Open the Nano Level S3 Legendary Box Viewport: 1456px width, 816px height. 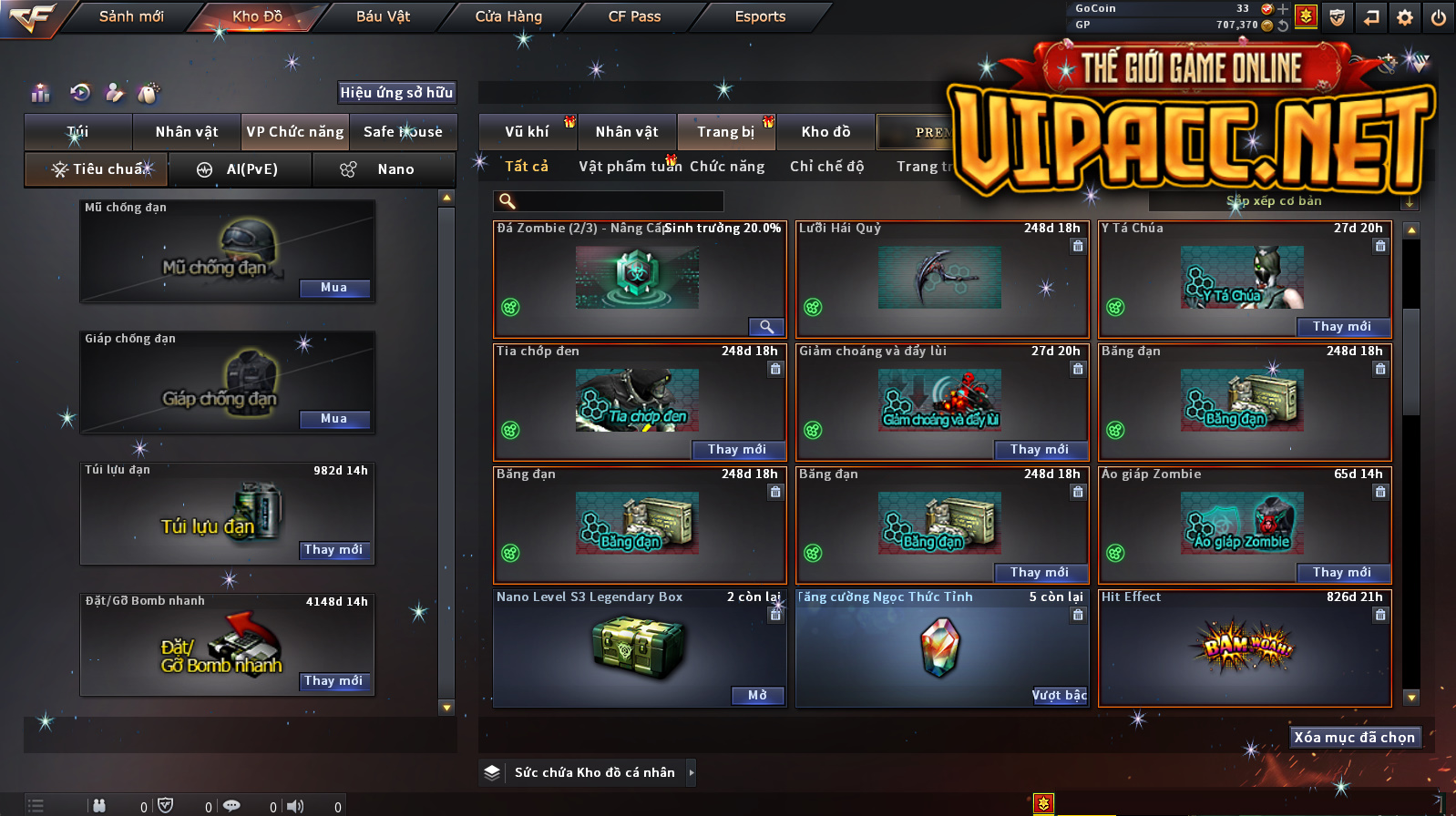[757, 696]
